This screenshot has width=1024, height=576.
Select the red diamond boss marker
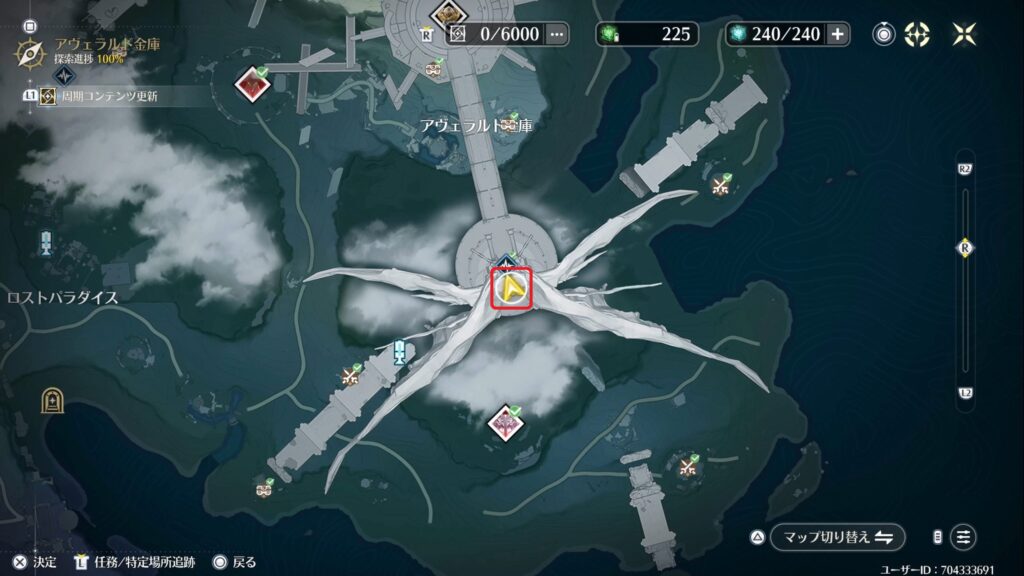(x=250, y=84)
